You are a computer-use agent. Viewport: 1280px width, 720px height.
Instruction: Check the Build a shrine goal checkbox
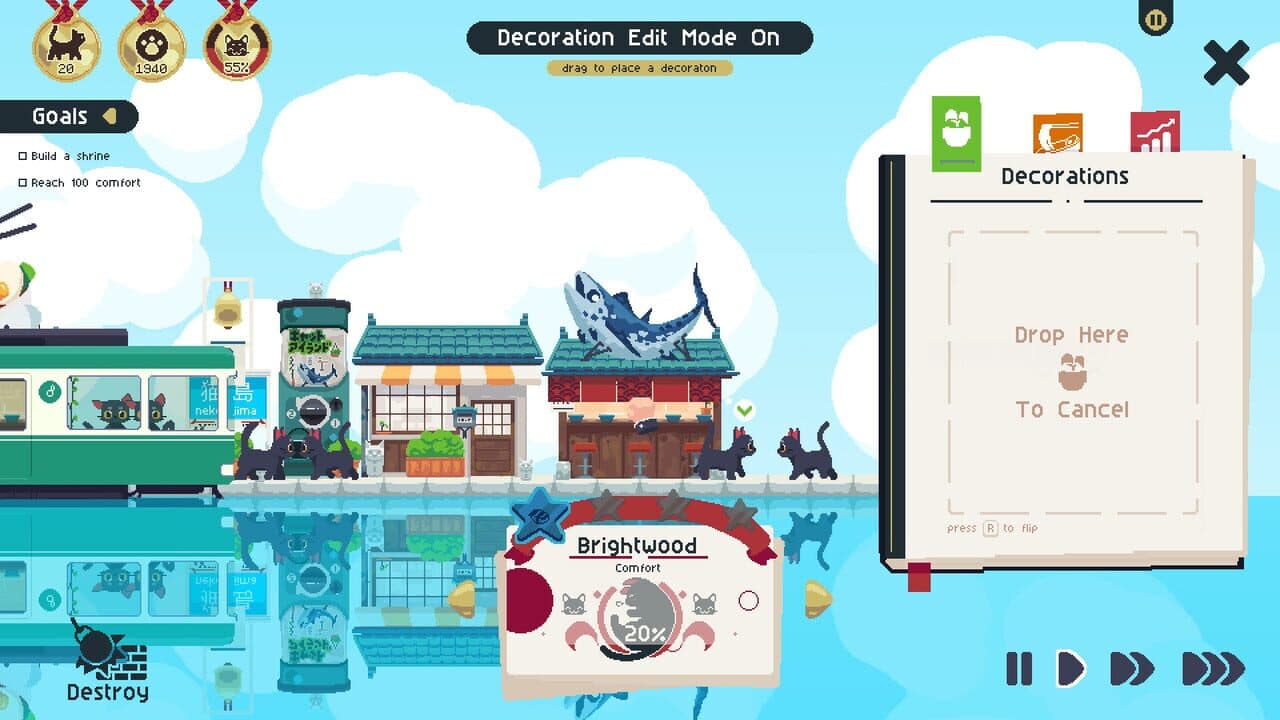[21, 156]
